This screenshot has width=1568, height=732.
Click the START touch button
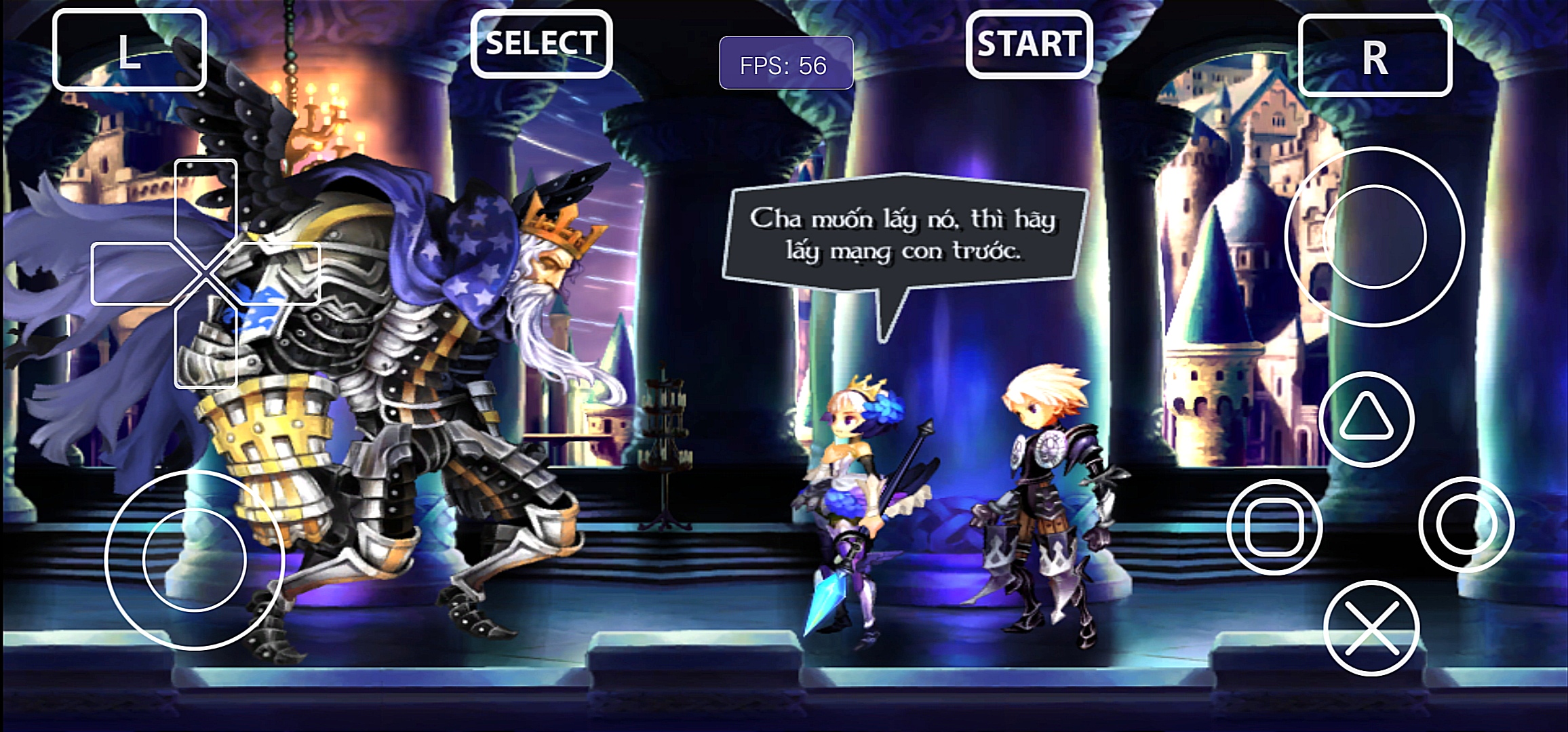point(1029,45)
